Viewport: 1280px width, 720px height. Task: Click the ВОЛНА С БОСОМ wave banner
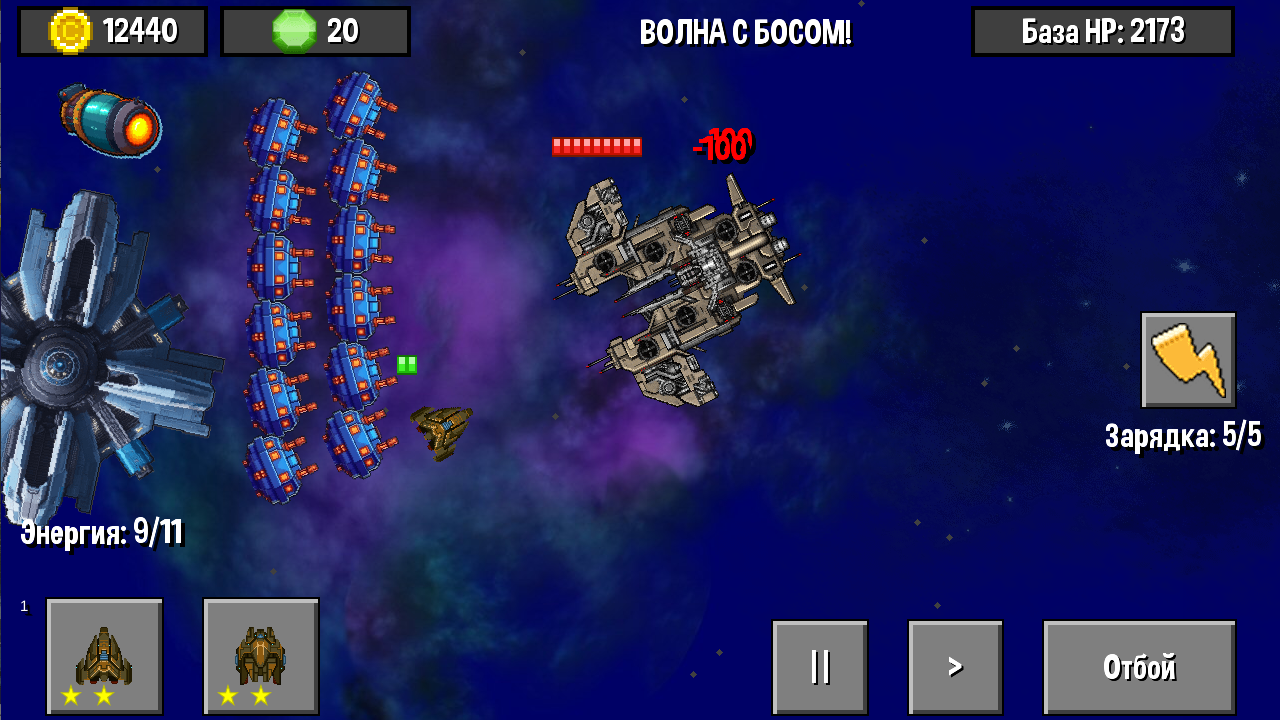[746, 30]
